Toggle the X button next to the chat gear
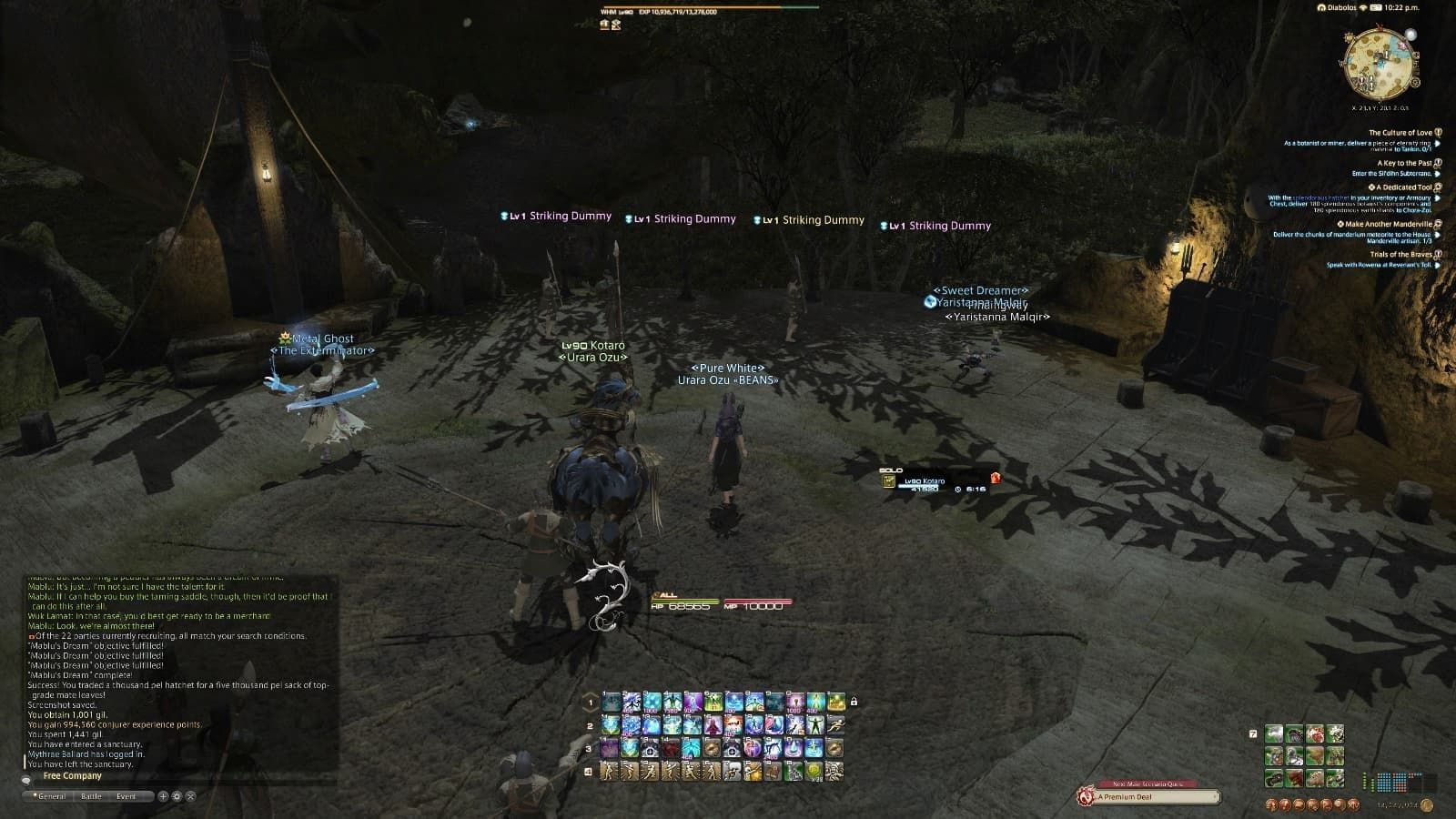 pyautogui.click(x=190, y=796)
